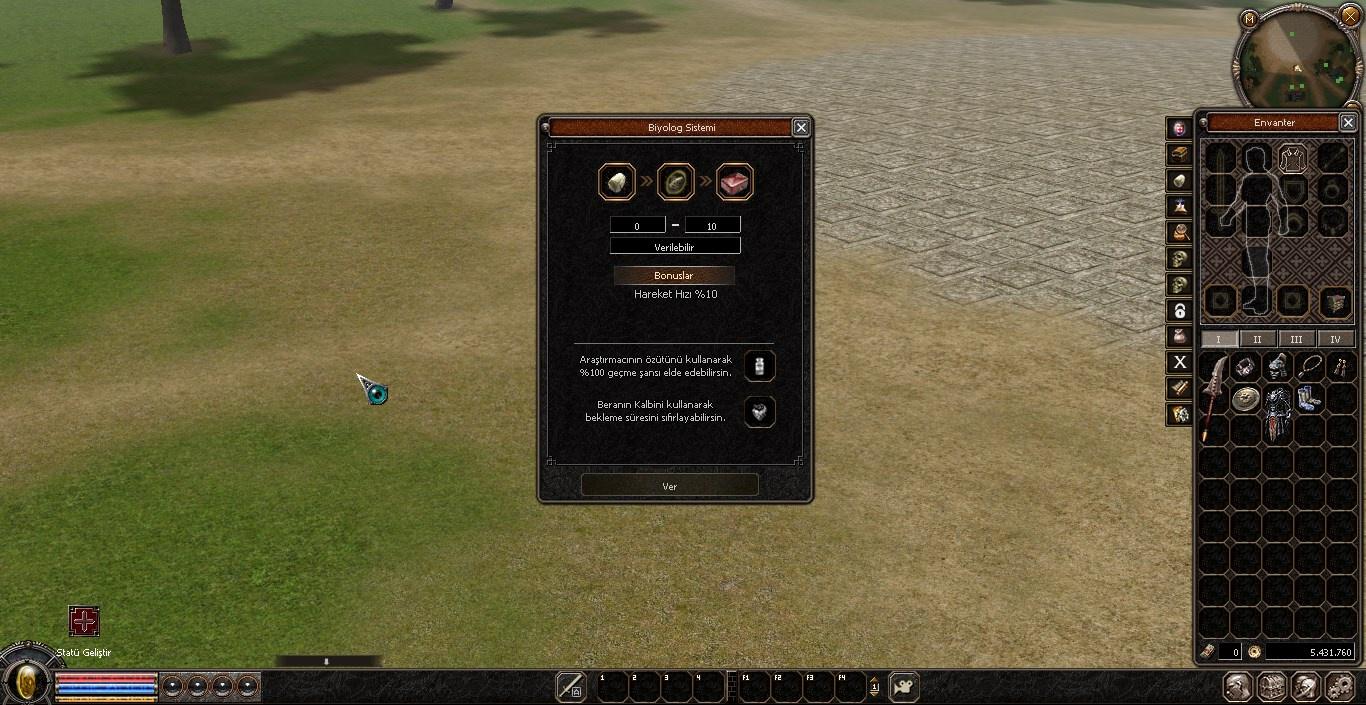The height and width of the screenshot is (705, 1366).
Task: Click the camera icon on bottom bar
Action: pos(904,687)
